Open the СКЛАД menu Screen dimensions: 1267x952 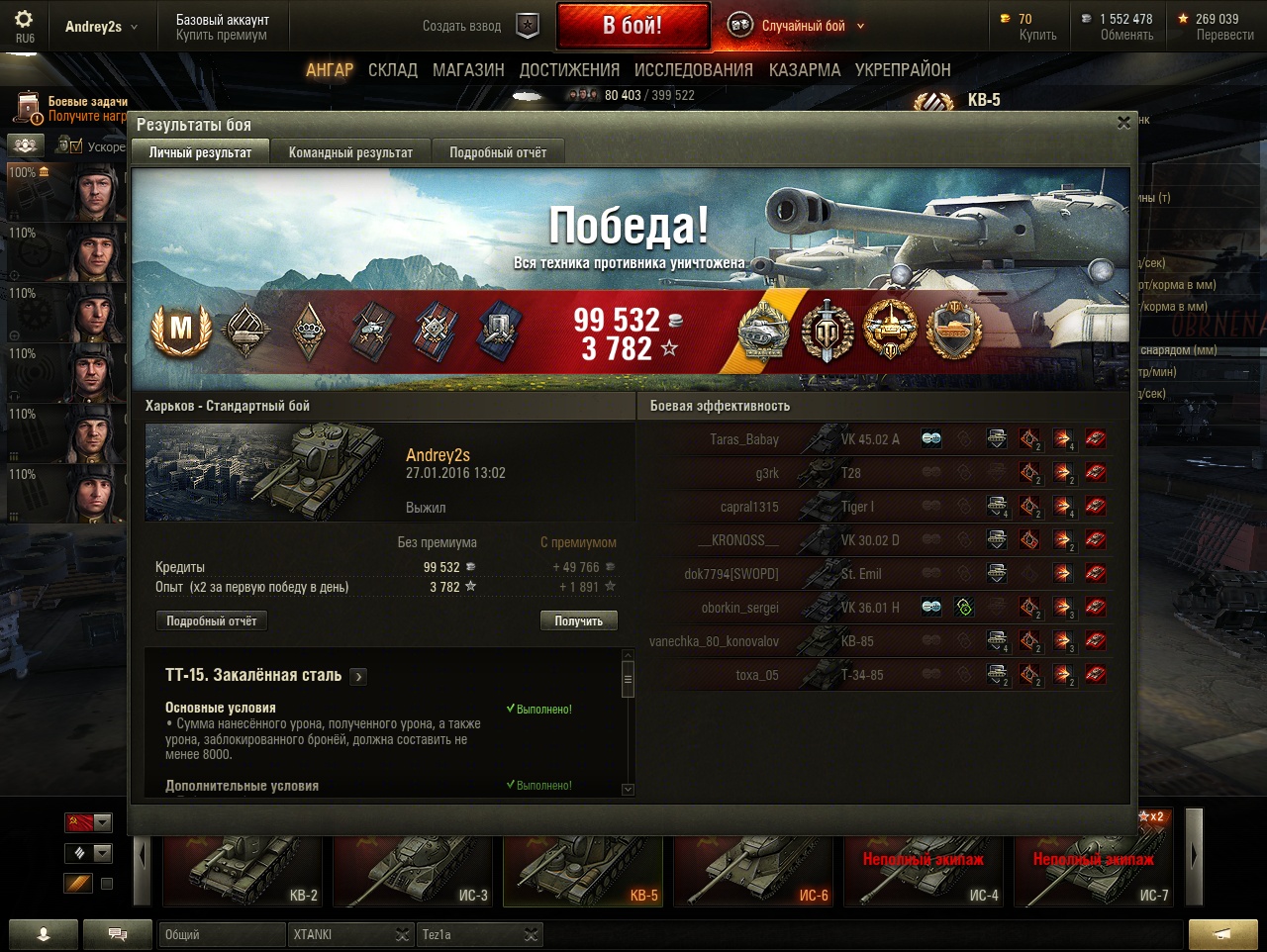[393, 70]
